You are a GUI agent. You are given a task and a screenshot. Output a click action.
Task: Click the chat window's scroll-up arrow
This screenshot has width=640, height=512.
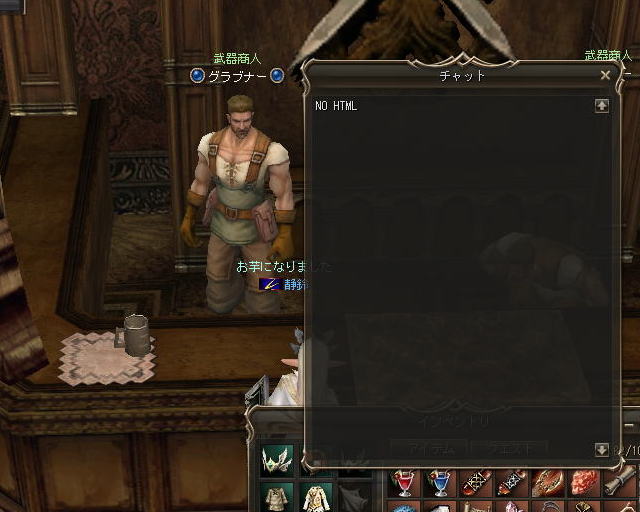pyautogui.click(x=601, y=105)
